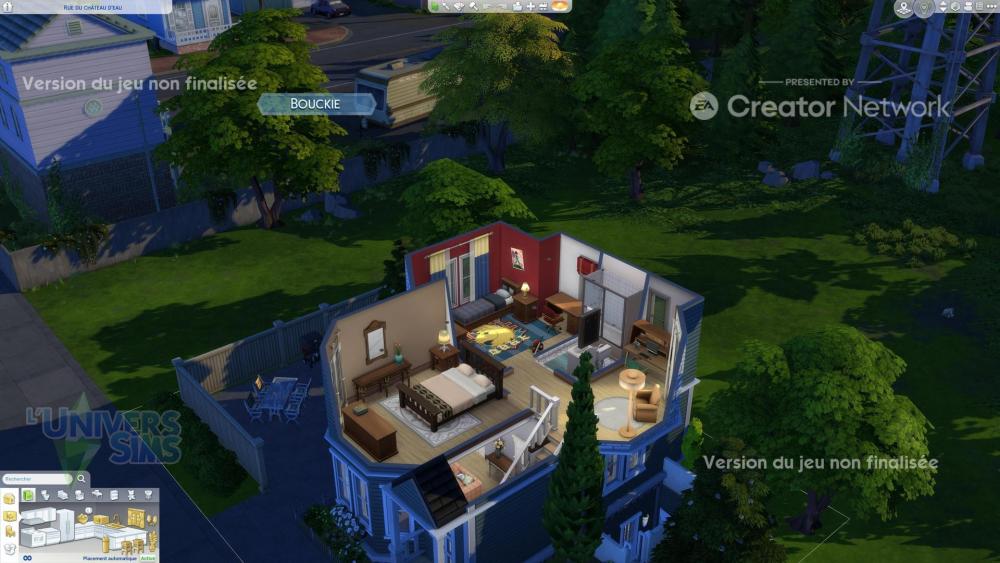The width and height of the screenshot is (1000, 563).
Task: Select the green room category tab
Action: pyautogui.click(x=29, y=495)
